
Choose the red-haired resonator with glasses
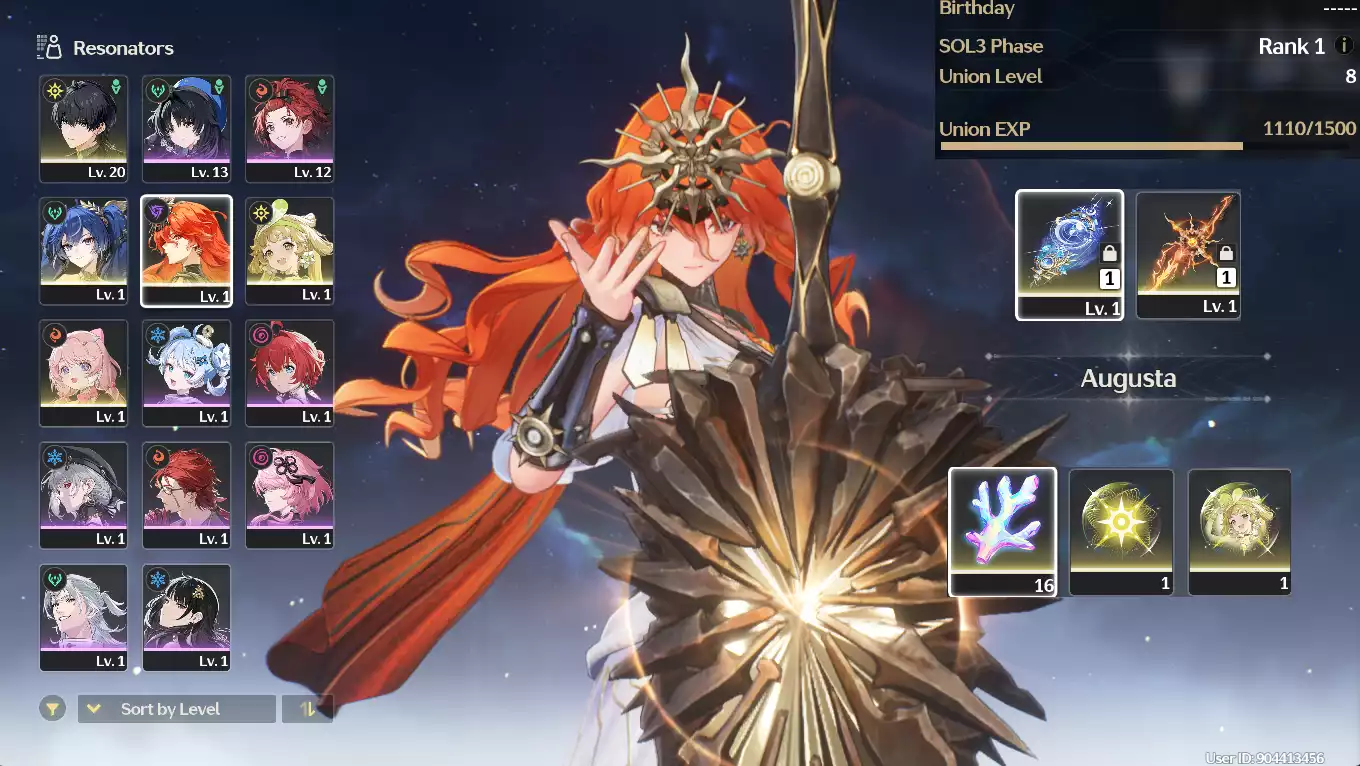(187, 494)
